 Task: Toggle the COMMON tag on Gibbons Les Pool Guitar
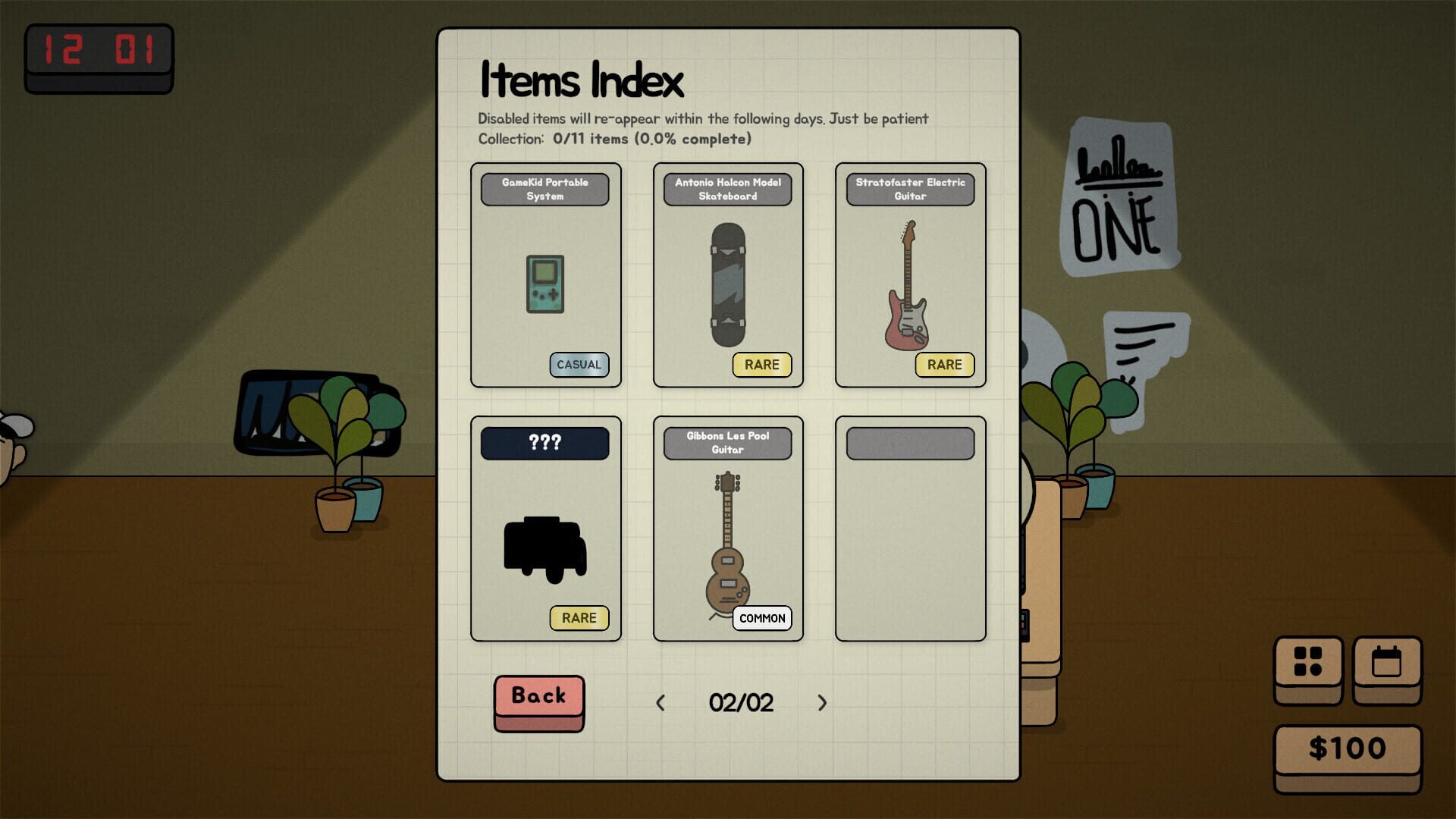[762, 619]
